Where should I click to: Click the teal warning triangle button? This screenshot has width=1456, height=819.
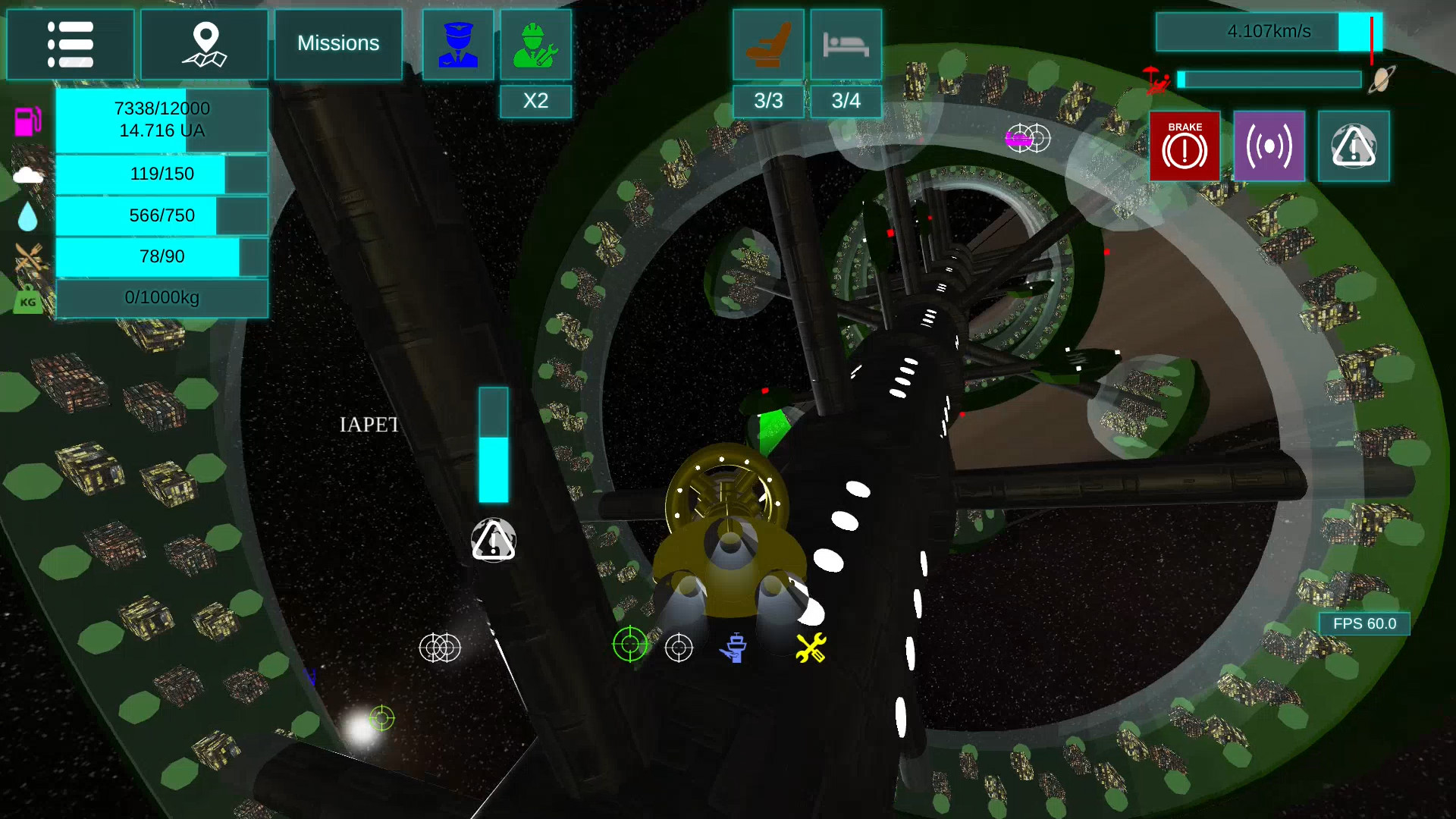pyautogui.click(x=1354, y=146)
